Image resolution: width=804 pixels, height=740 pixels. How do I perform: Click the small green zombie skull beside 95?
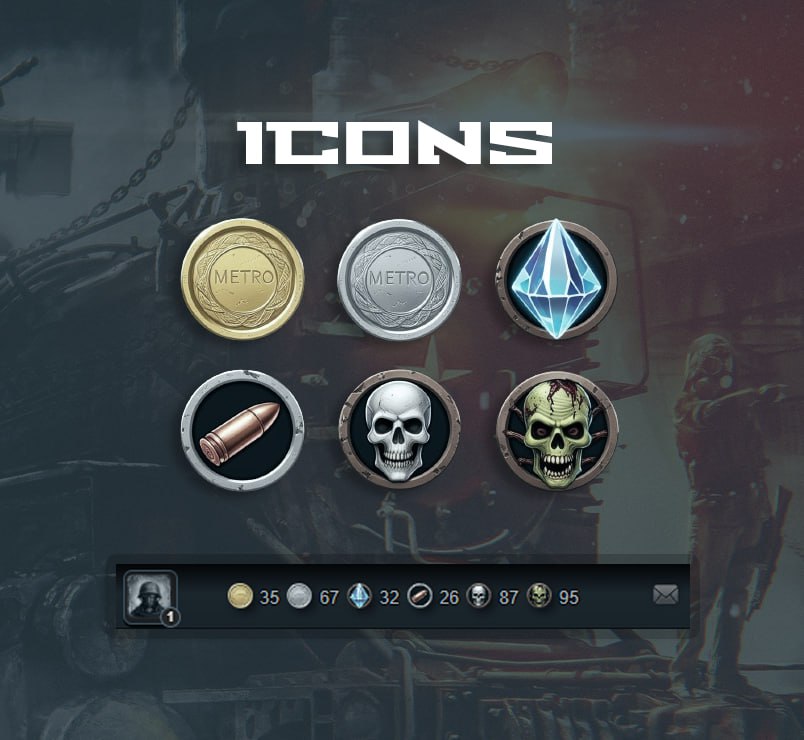539,598
